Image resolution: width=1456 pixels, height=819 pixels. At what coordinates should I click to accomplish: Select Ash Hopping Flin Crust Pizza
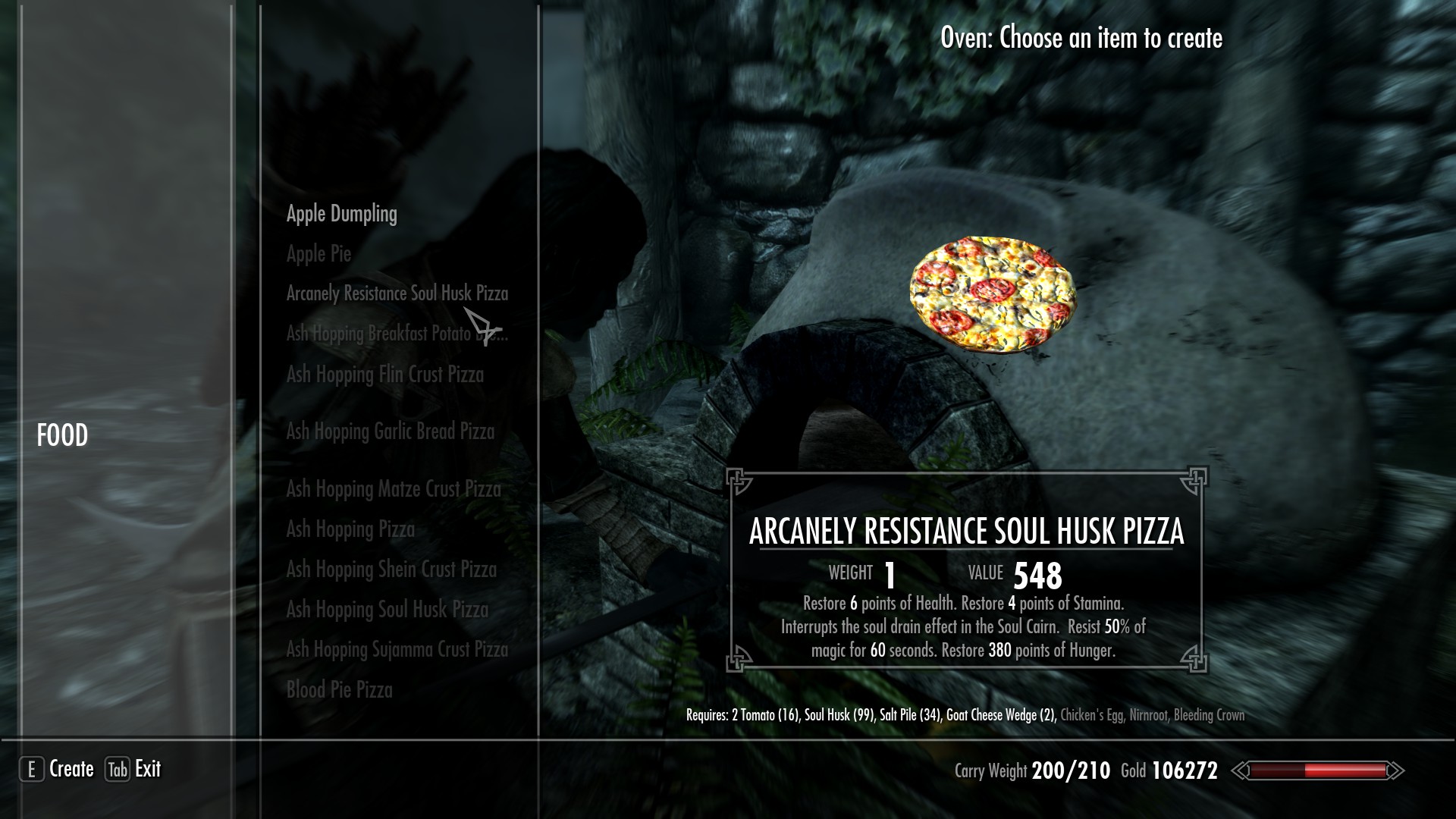coord(384,375)
